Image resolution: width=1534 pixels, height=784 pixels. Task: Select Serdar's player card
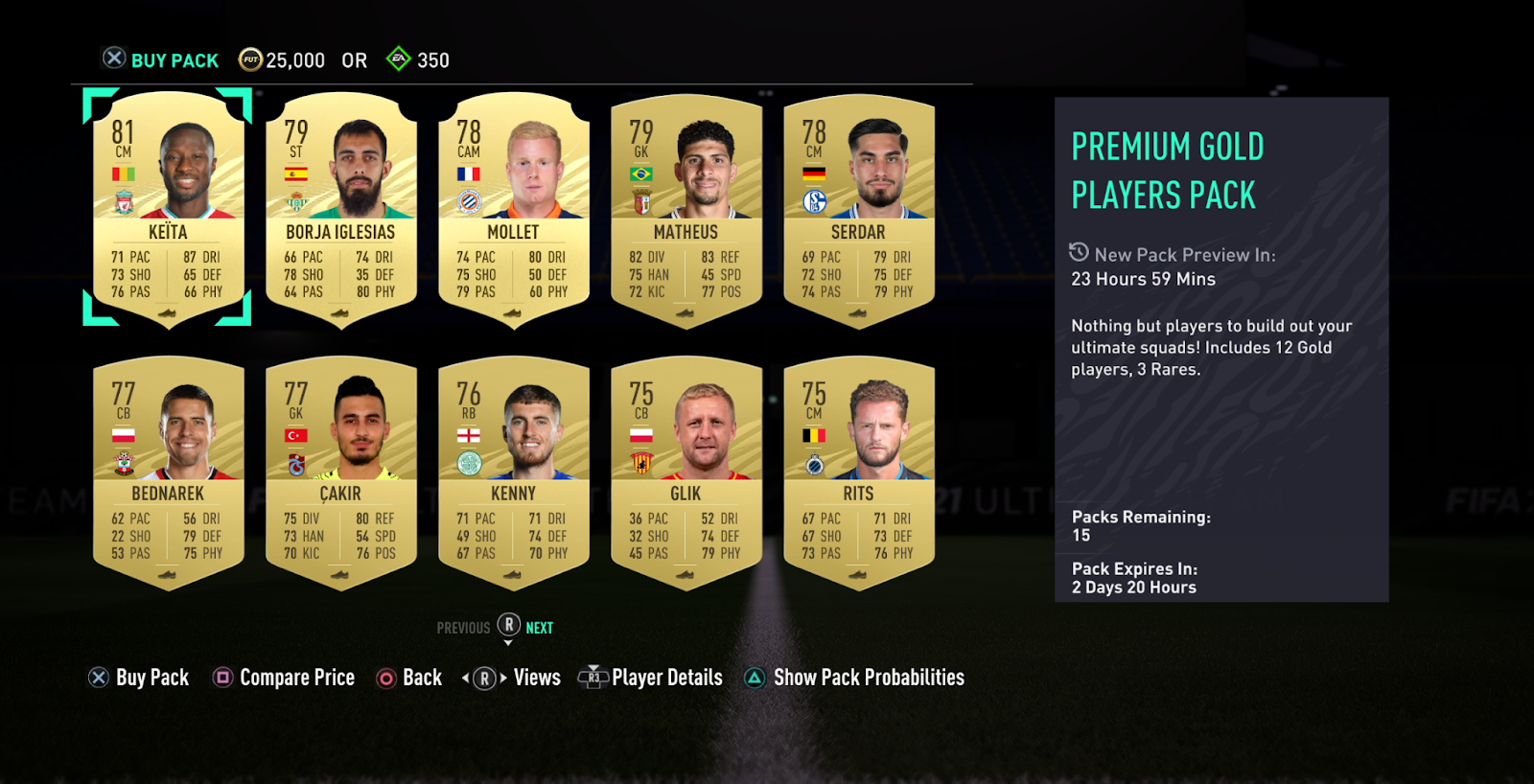[860, 211]
